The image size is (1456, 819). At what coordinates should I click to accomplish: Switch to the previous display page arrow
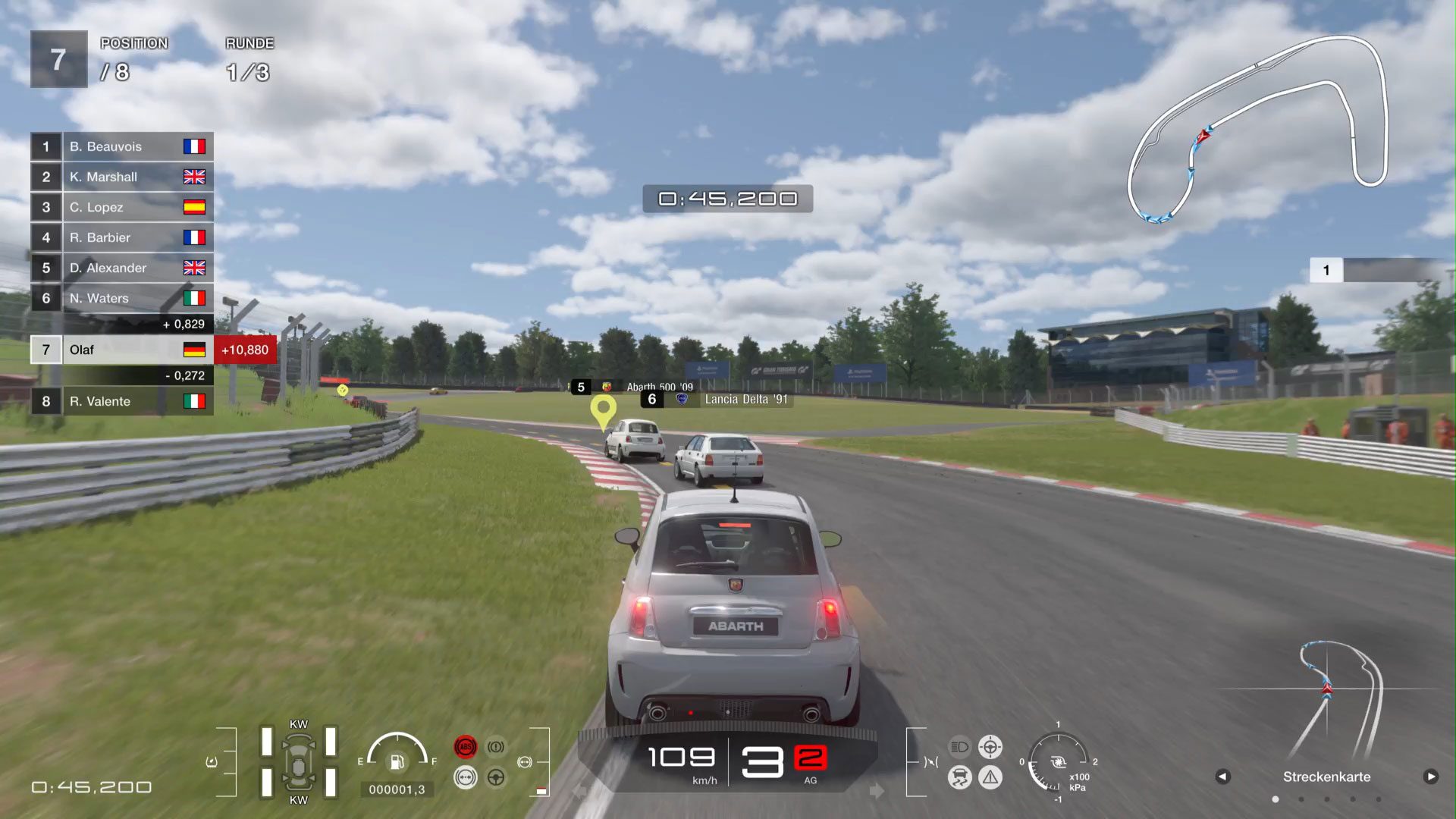point(1222,777)
